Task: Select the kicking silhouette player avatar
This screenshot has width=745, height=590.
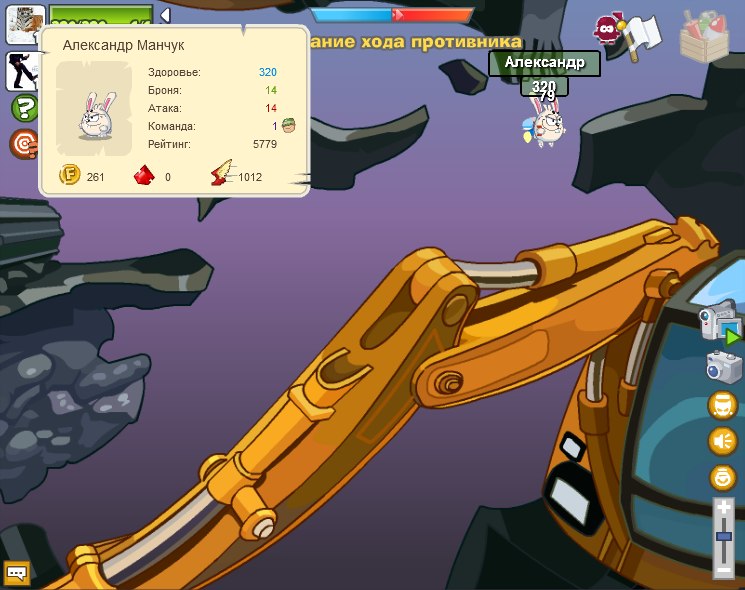Action: (x=22, y=70)
